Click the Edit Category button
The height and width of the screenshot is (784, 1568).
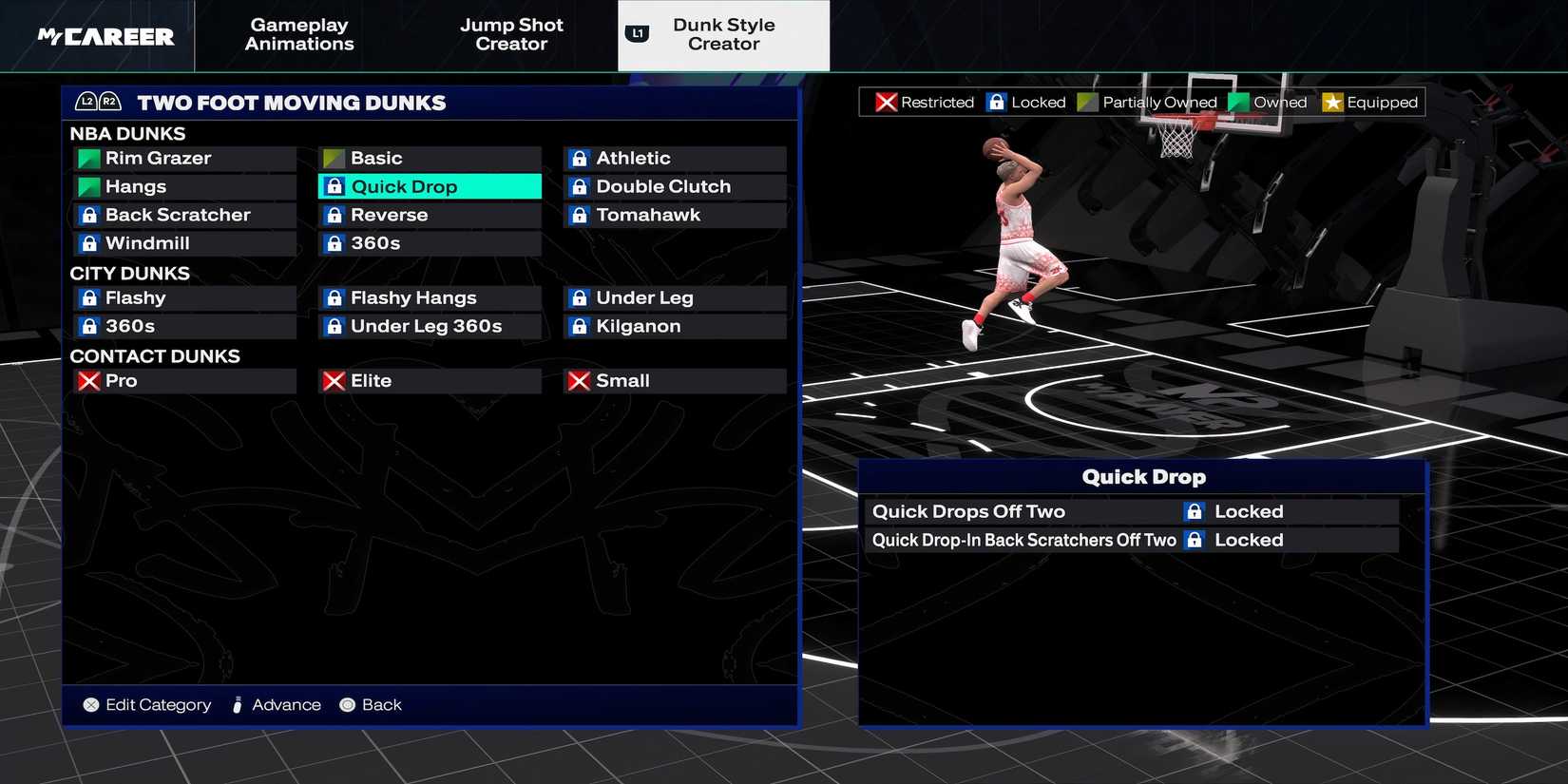pyautogui.click(x=145, y=704)
